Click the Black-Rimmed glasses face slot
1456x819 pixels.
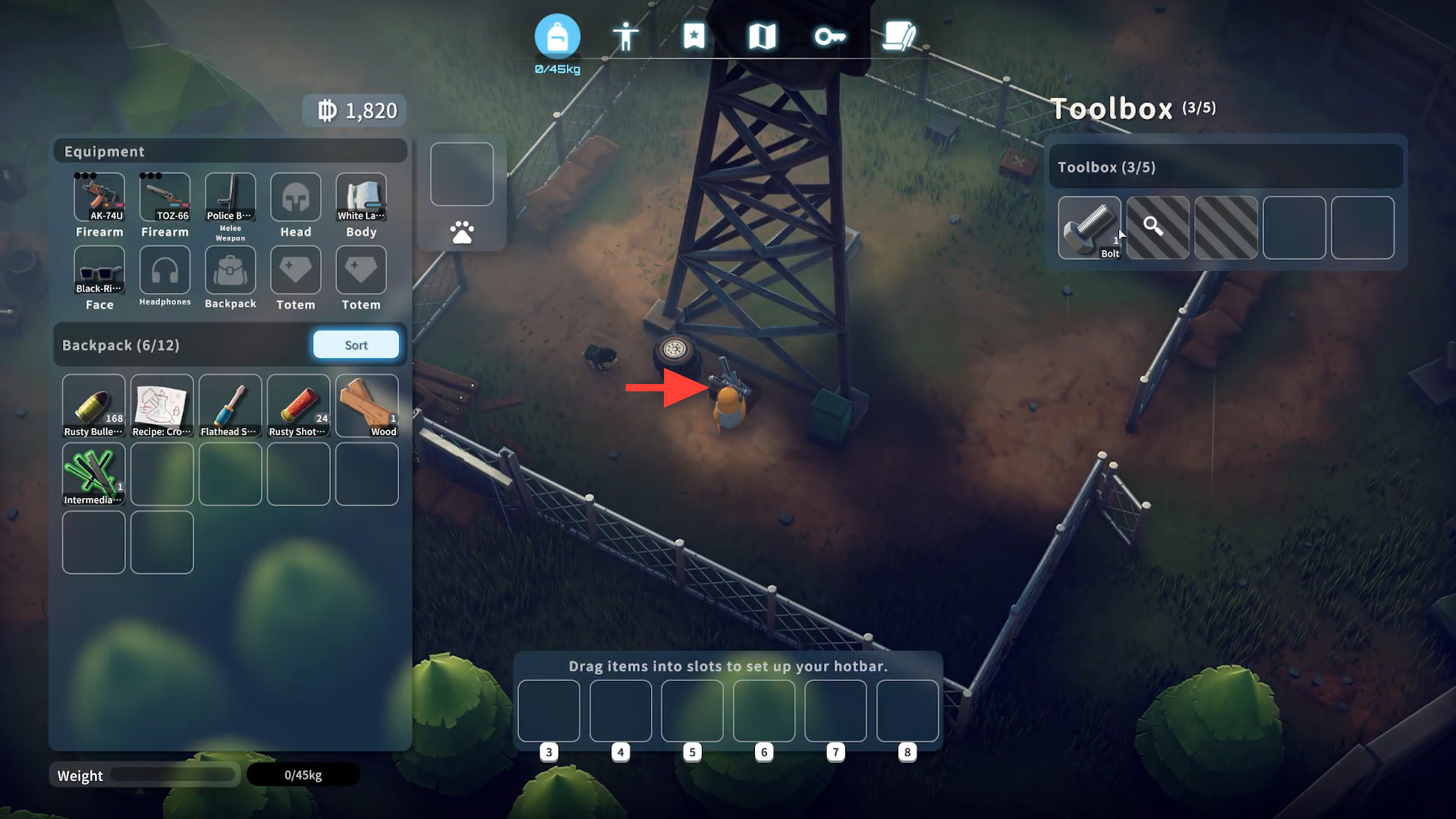coord(99,270)
